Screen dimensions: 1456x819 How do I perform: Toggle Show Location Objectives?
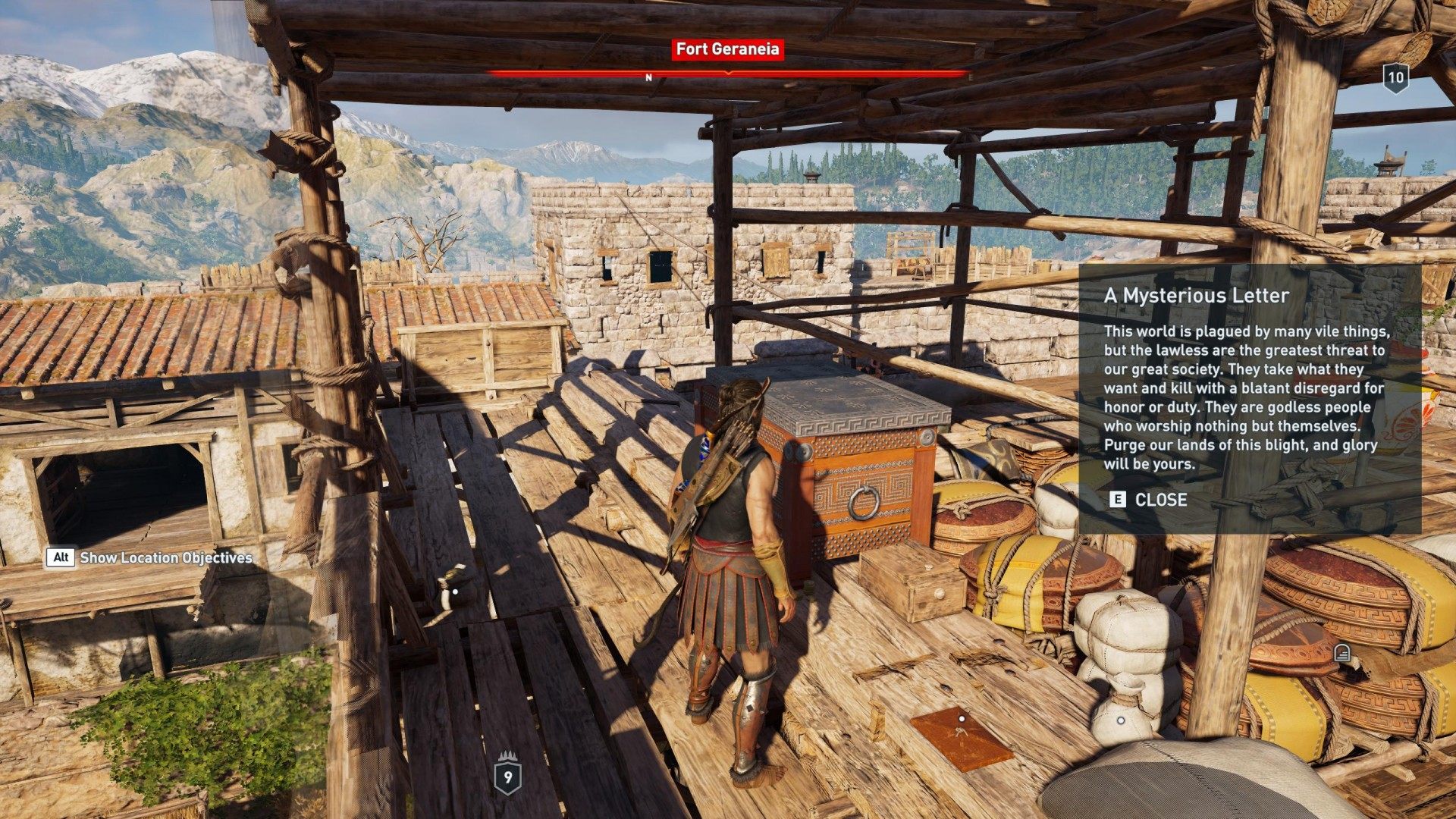pyautogui.click(x=62, y=559)
